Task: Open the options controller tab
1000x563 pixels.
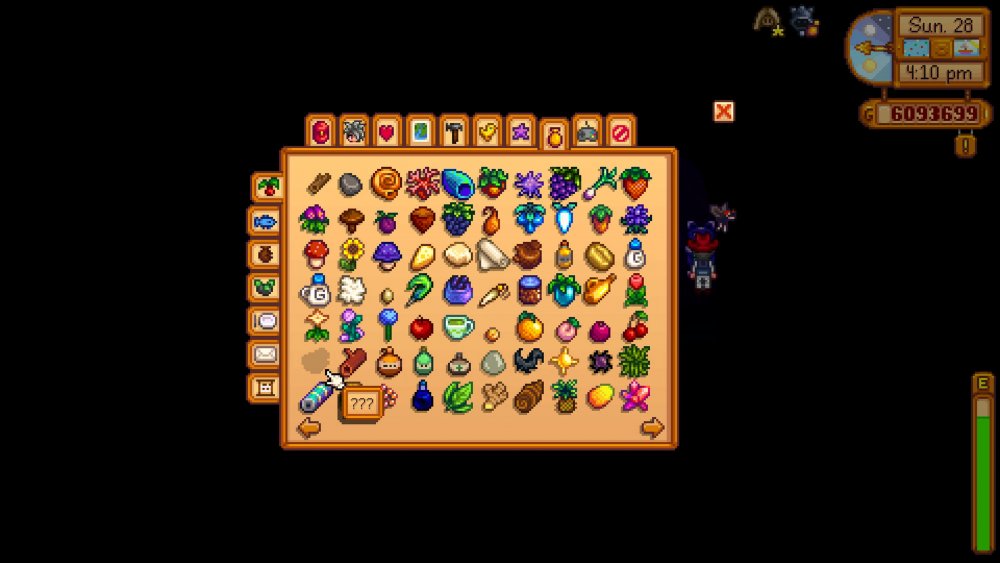Action: pyautogui.click(x=587, y=131)
